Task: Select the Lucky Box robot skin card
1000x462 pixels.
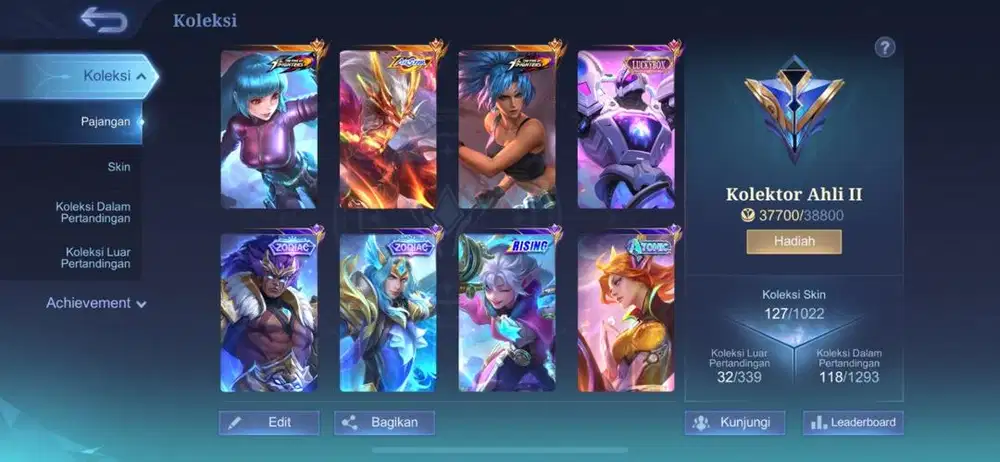Action: click(x=626, y=128)
